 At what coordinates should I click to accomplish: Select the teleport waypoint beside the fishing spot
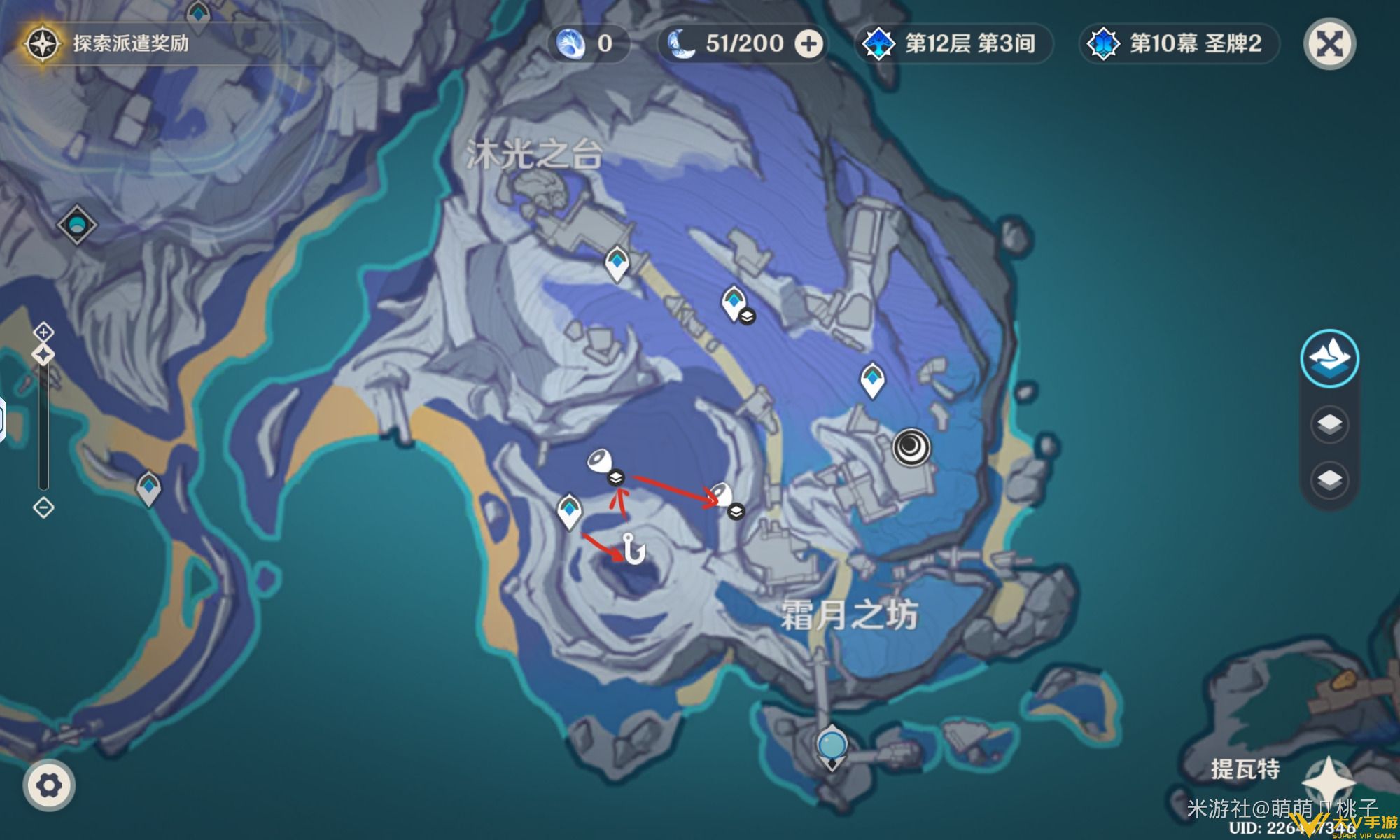coord(569,510)
